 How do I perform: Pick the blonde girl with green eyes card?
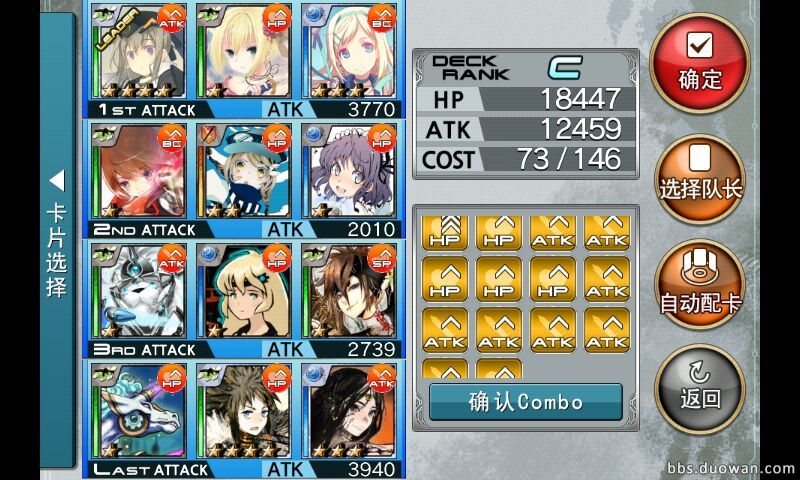point(244,50)
